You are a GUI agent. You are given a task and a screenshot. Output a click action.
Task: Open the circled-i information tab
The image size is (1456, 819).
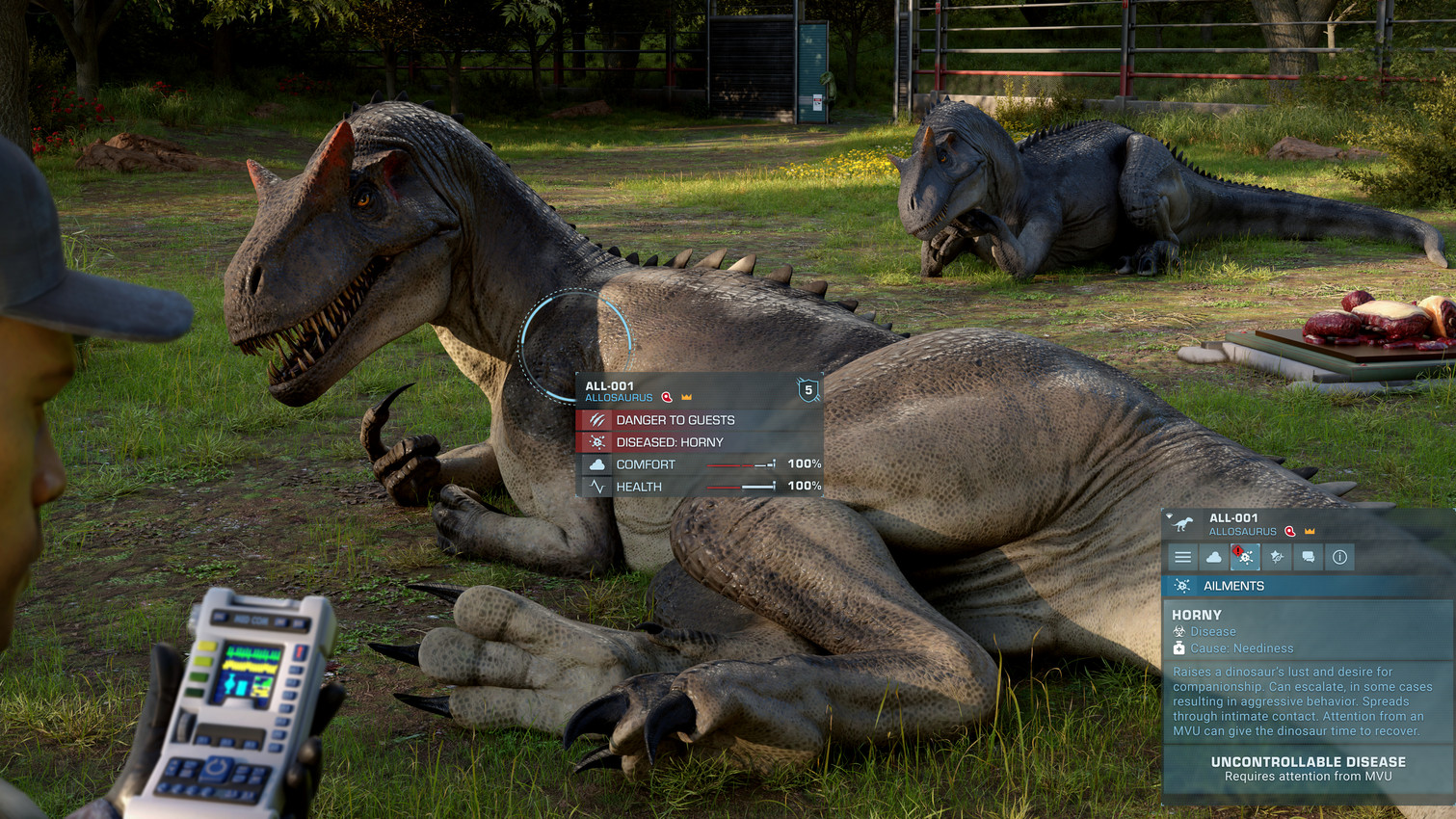1339,557
